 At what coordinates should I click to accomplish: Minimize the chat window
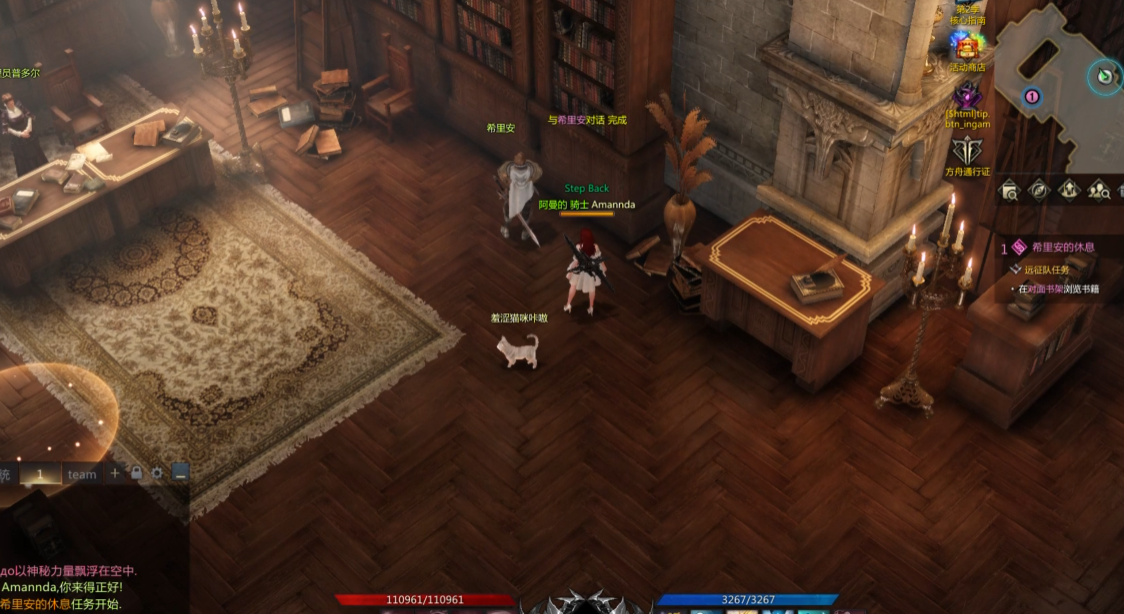click(x=179, y=473)
